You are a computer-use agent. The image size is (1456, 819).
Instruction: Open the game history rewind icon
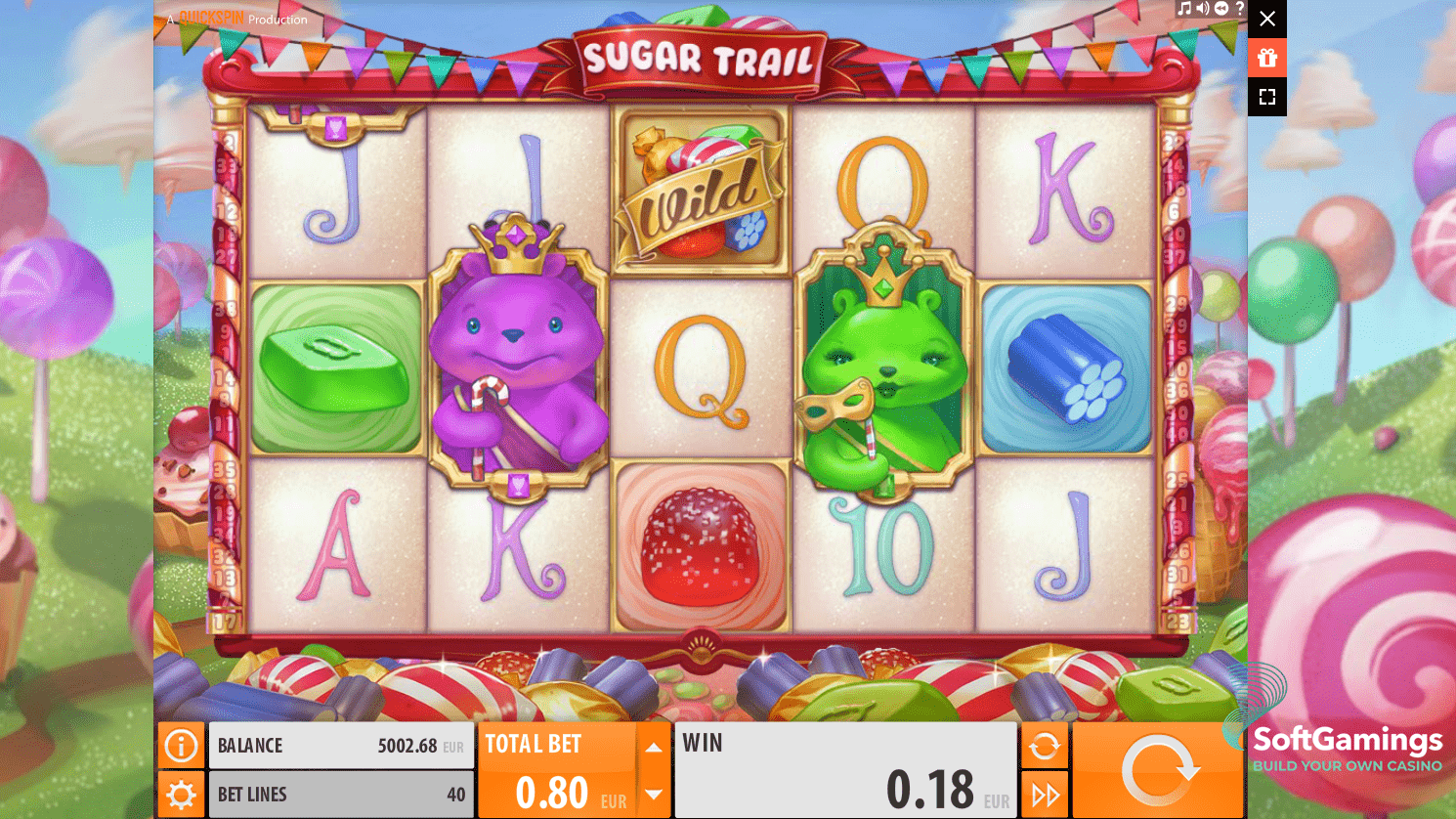(1220, 9)
